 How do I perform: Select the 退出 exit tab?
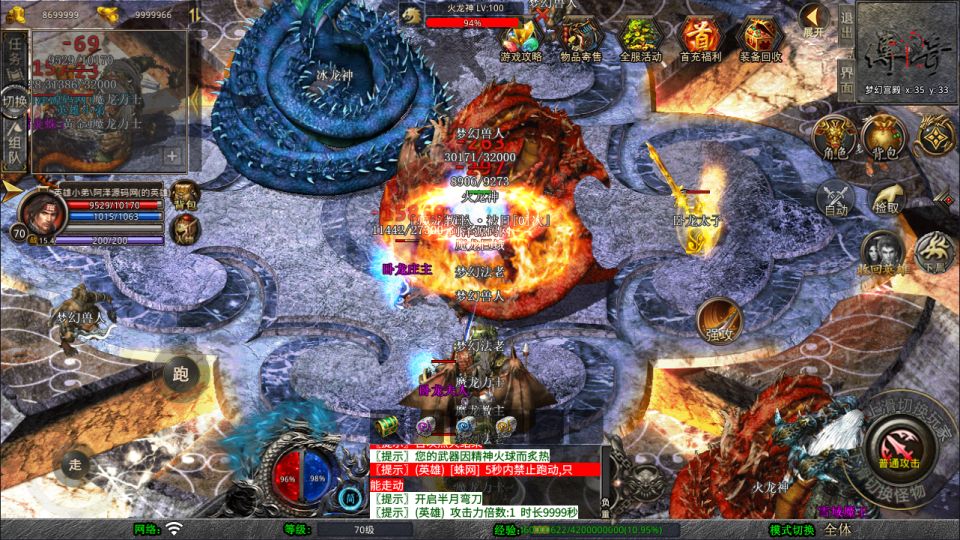coord(846,24)
